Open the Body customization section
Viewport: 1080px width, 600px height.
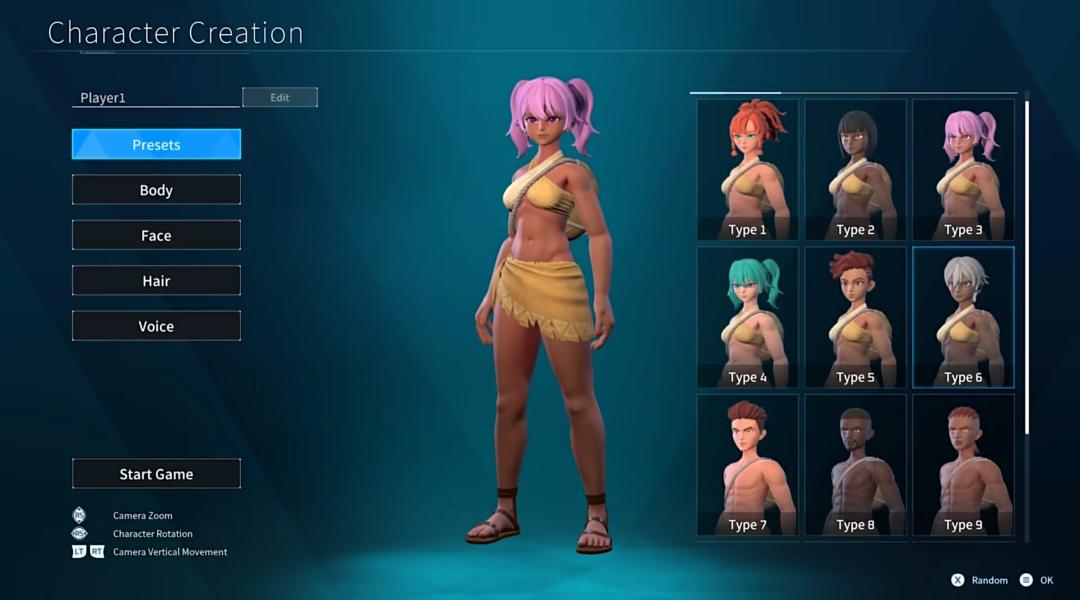click(x=156, y=190)
